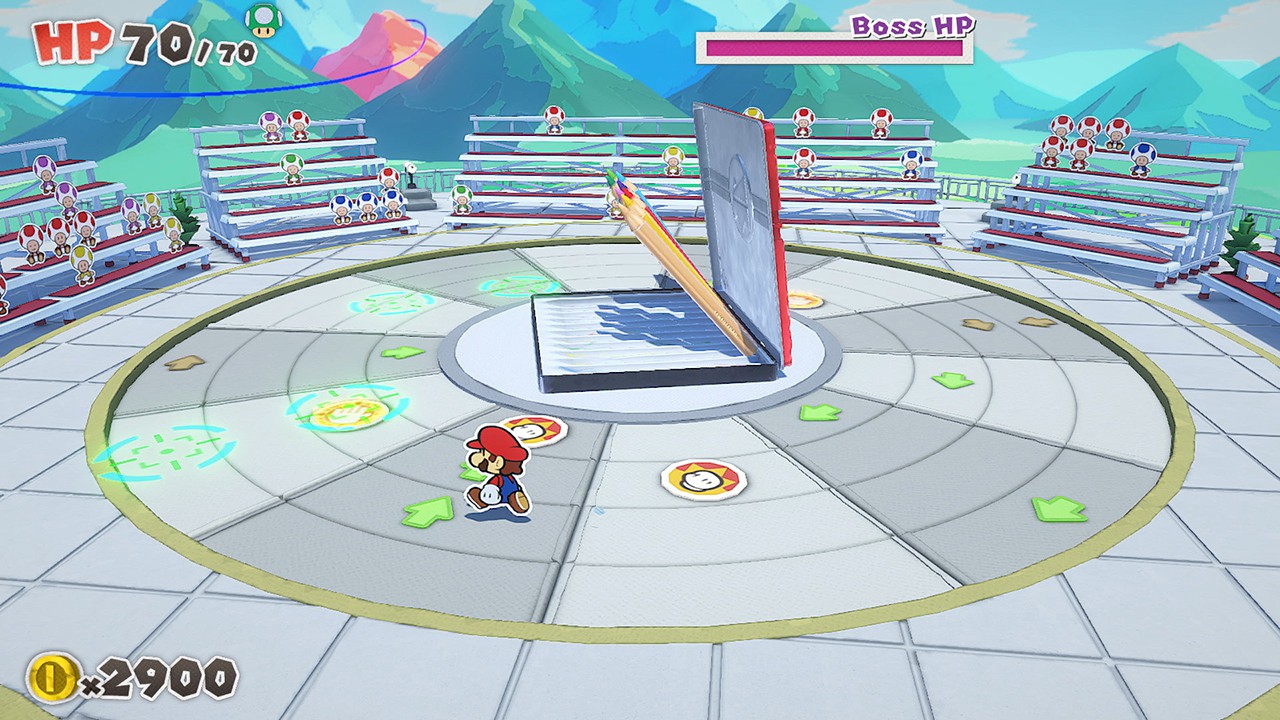Click the green 1-Up mushroom icon

click(x=263, y=20)
